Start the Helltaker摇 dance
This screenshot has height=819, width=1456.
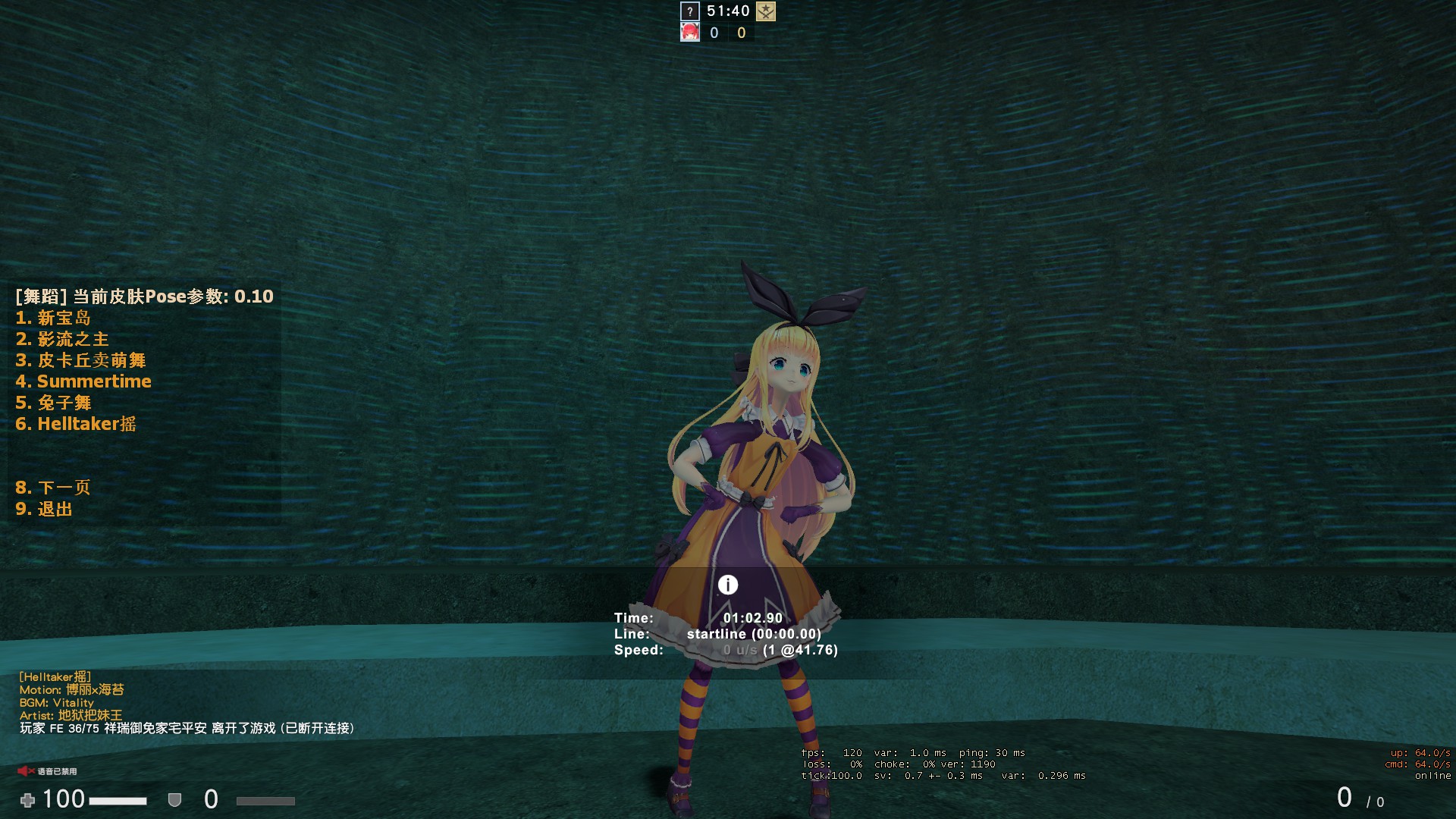(76, 424)
